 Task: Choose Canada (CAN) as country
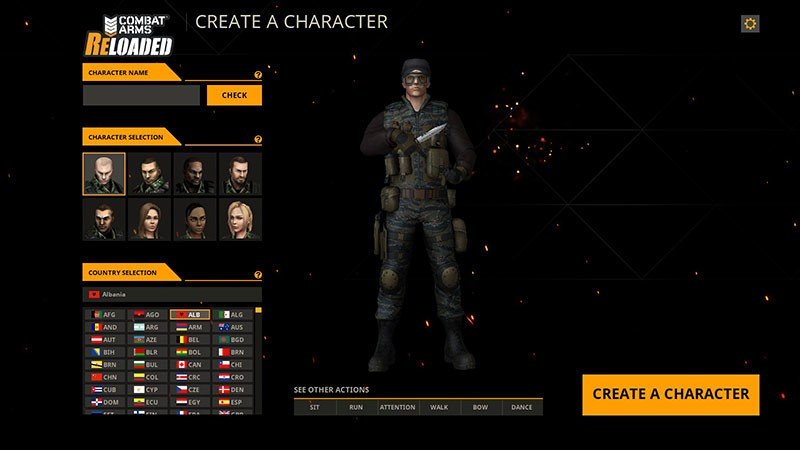(190, 364)
